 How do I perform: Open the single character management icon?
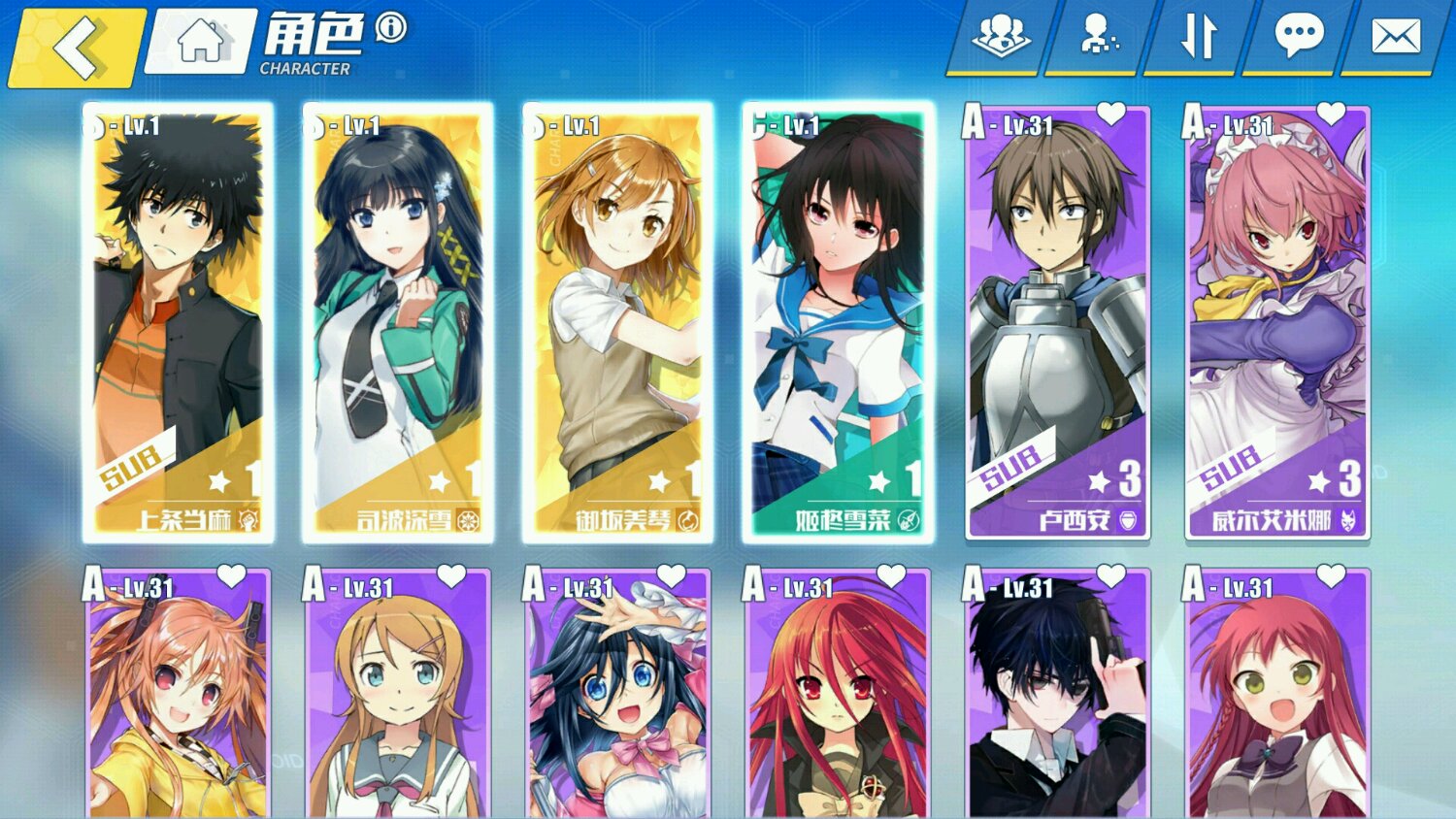click(1099, 37)
